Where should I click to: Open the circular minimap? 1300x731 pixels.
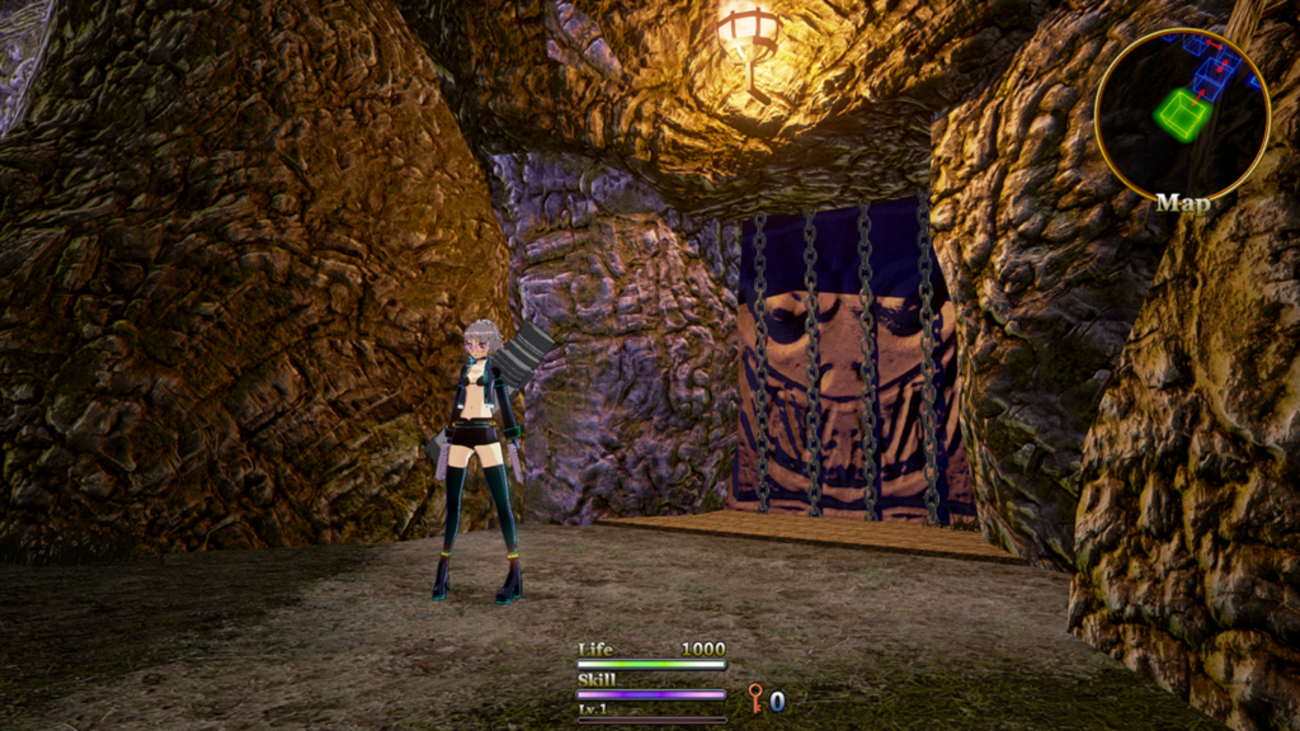[1182, 113]
